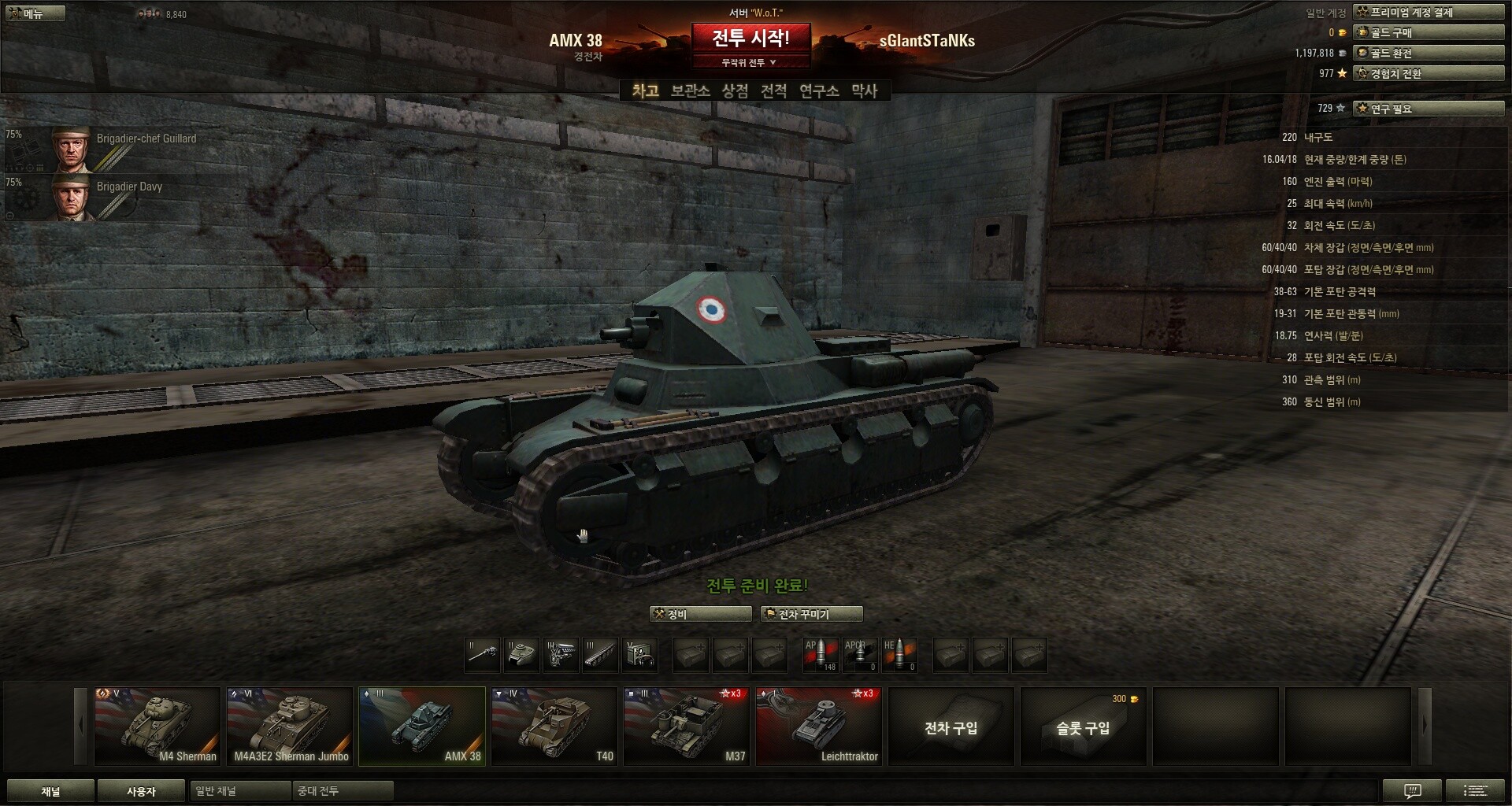The width and height of the screenshot is (1512, 806).
Task: Open the 상점 store tab
Action: (735, 91)
